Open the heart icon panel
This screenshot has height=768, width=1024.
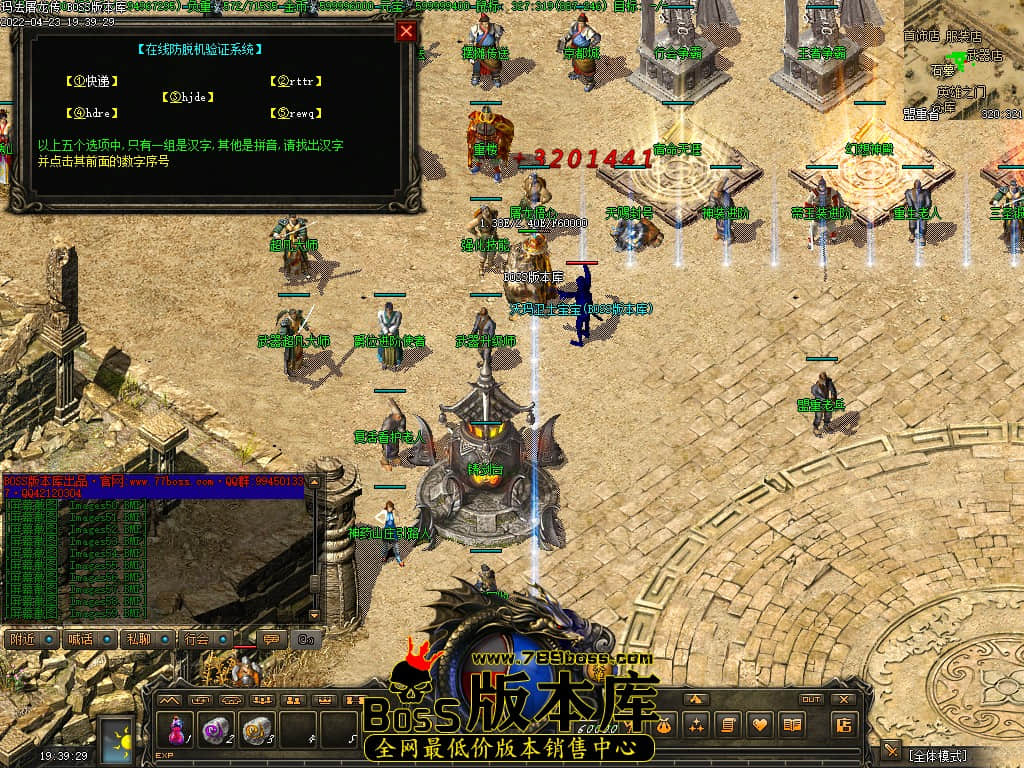760,724
